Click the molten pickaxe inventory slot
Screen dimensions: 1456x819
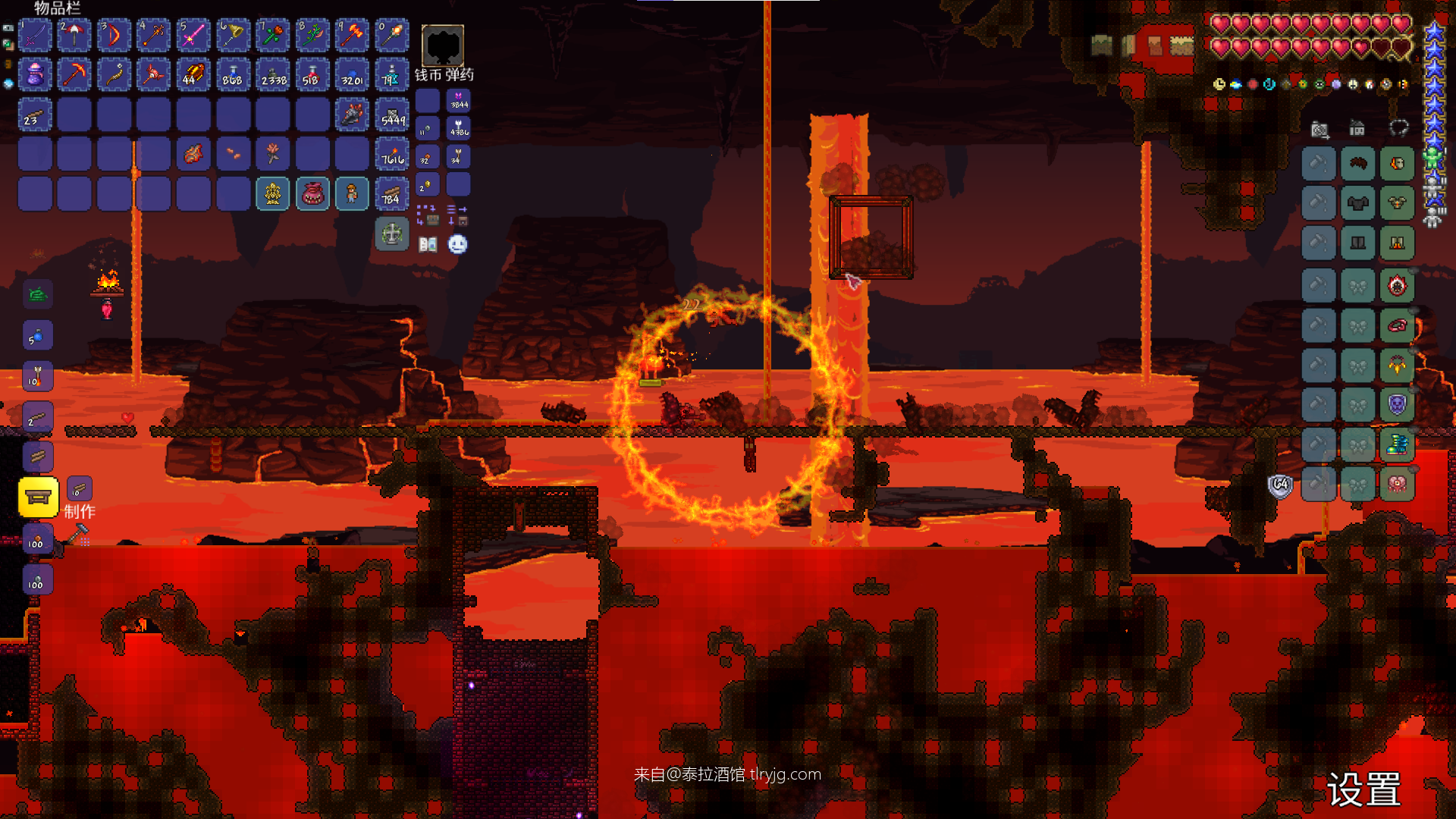tap(74, 75)
